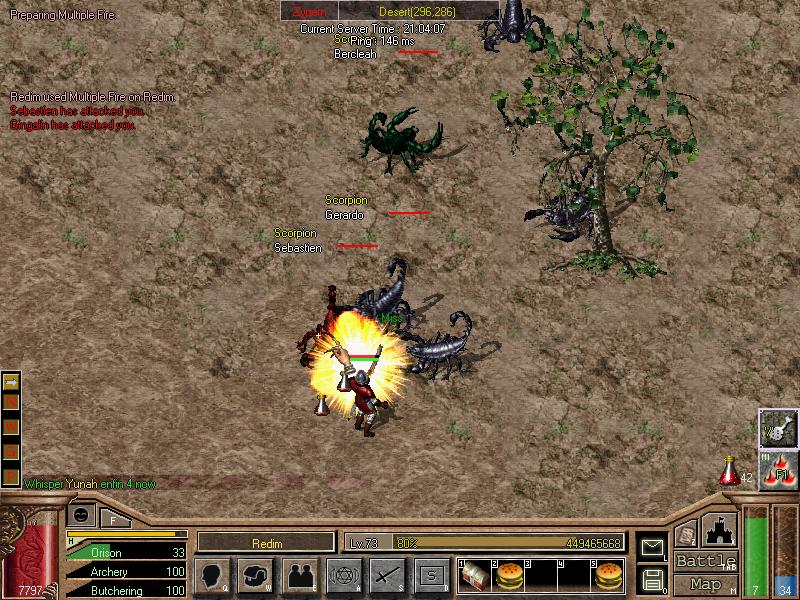Open the party members button
This screenshot has height=600, width=800.
click(300, 575)
